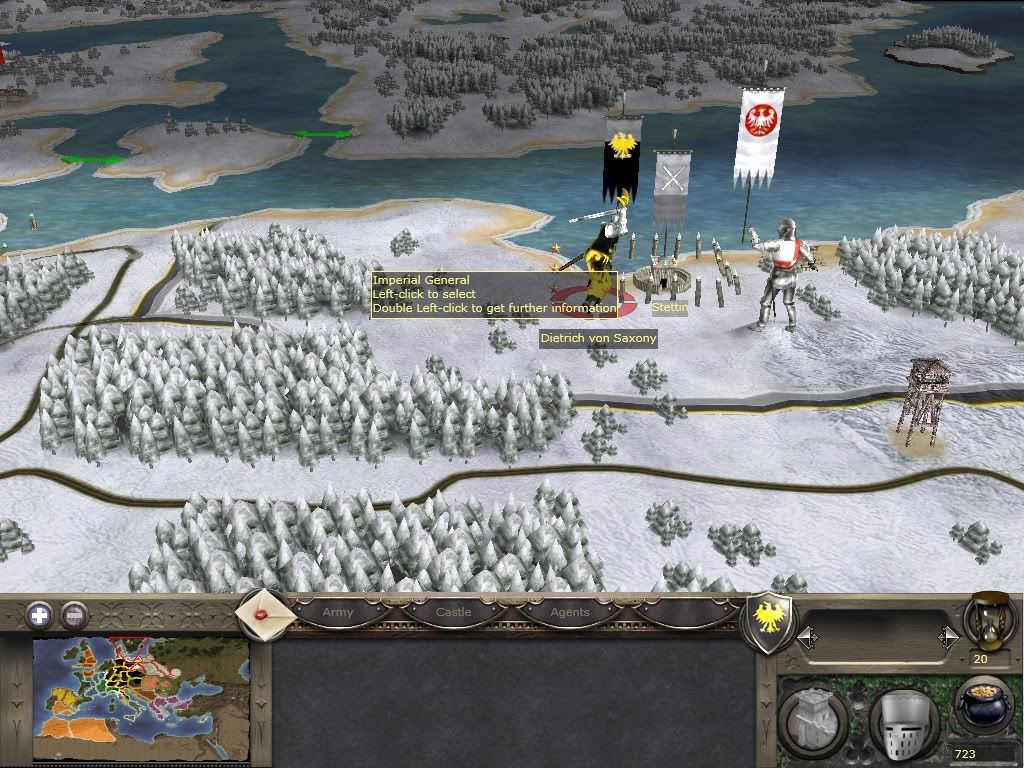Viewport: 1024px width, 768px height.
Task: End the turn with the hourglass button
Action: click(988, 621)
